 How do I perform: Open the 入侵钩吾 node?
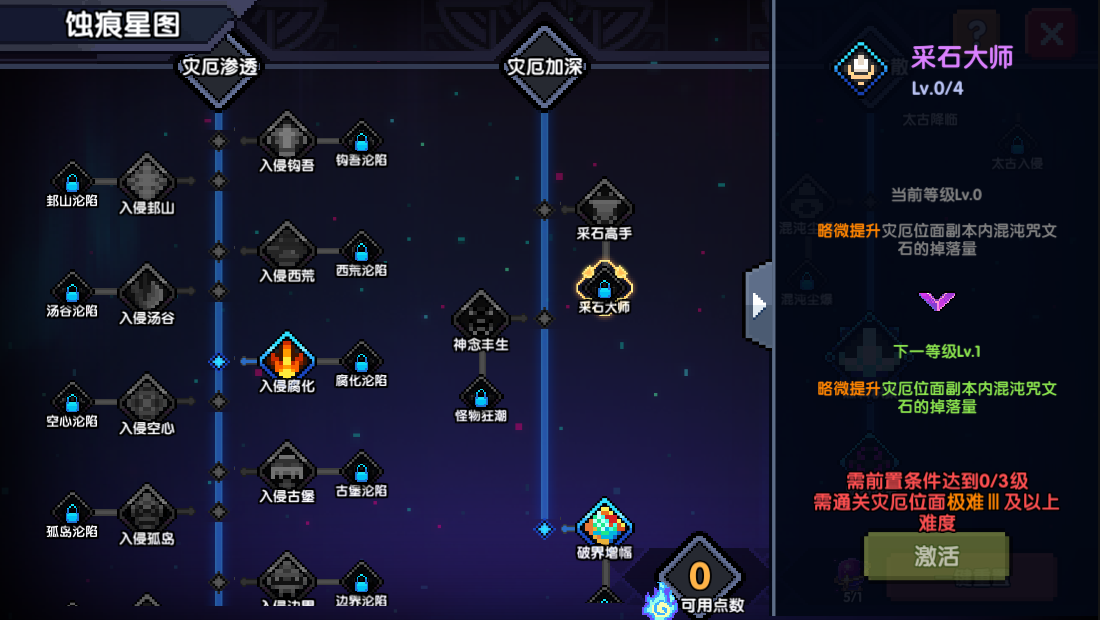tap(287, 138)
